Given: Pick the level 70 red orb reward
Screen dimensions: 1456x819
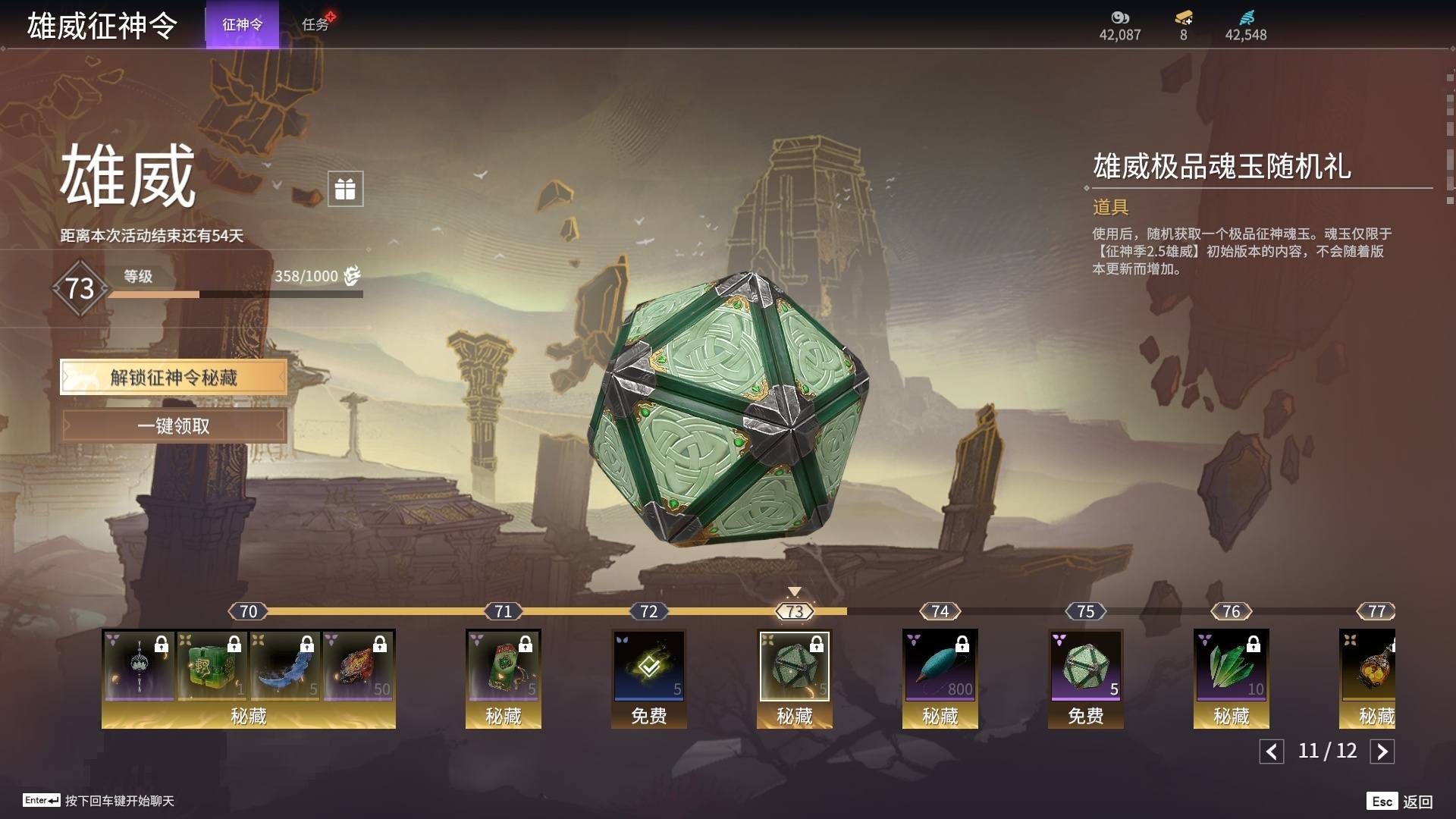Looking at the screenshot, I should [x=357, y=666].
